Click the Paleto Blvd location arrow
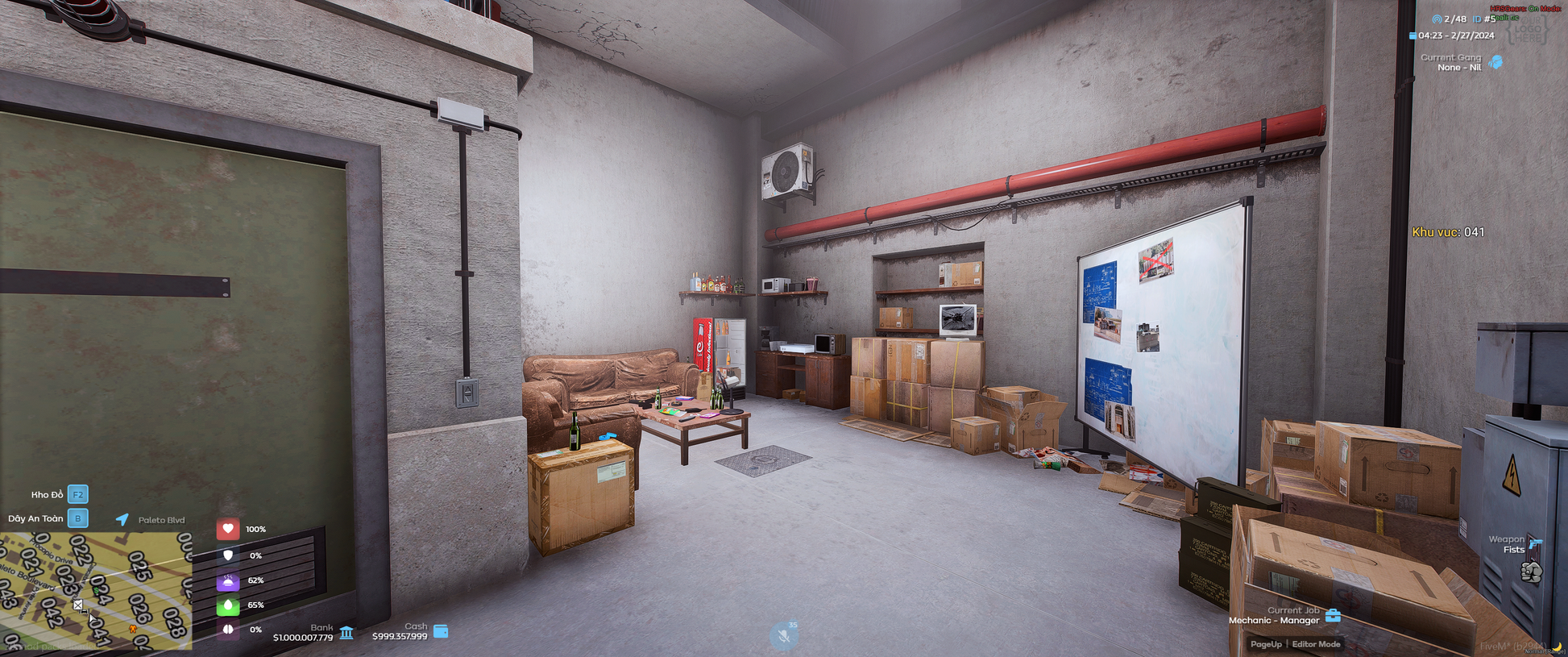 click(122, 519)
